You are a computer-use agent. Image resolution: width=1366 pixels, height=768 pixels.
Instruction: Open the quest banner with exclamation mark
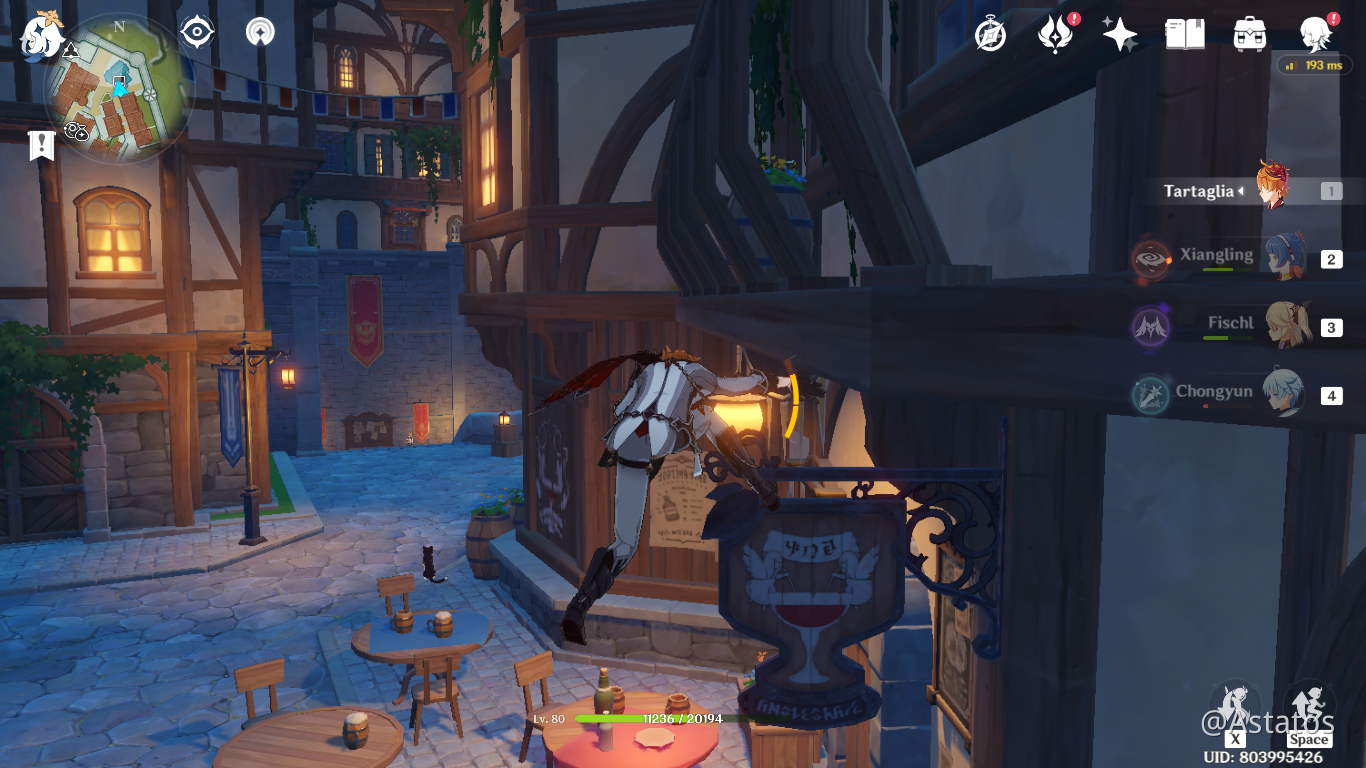[41, 146]
